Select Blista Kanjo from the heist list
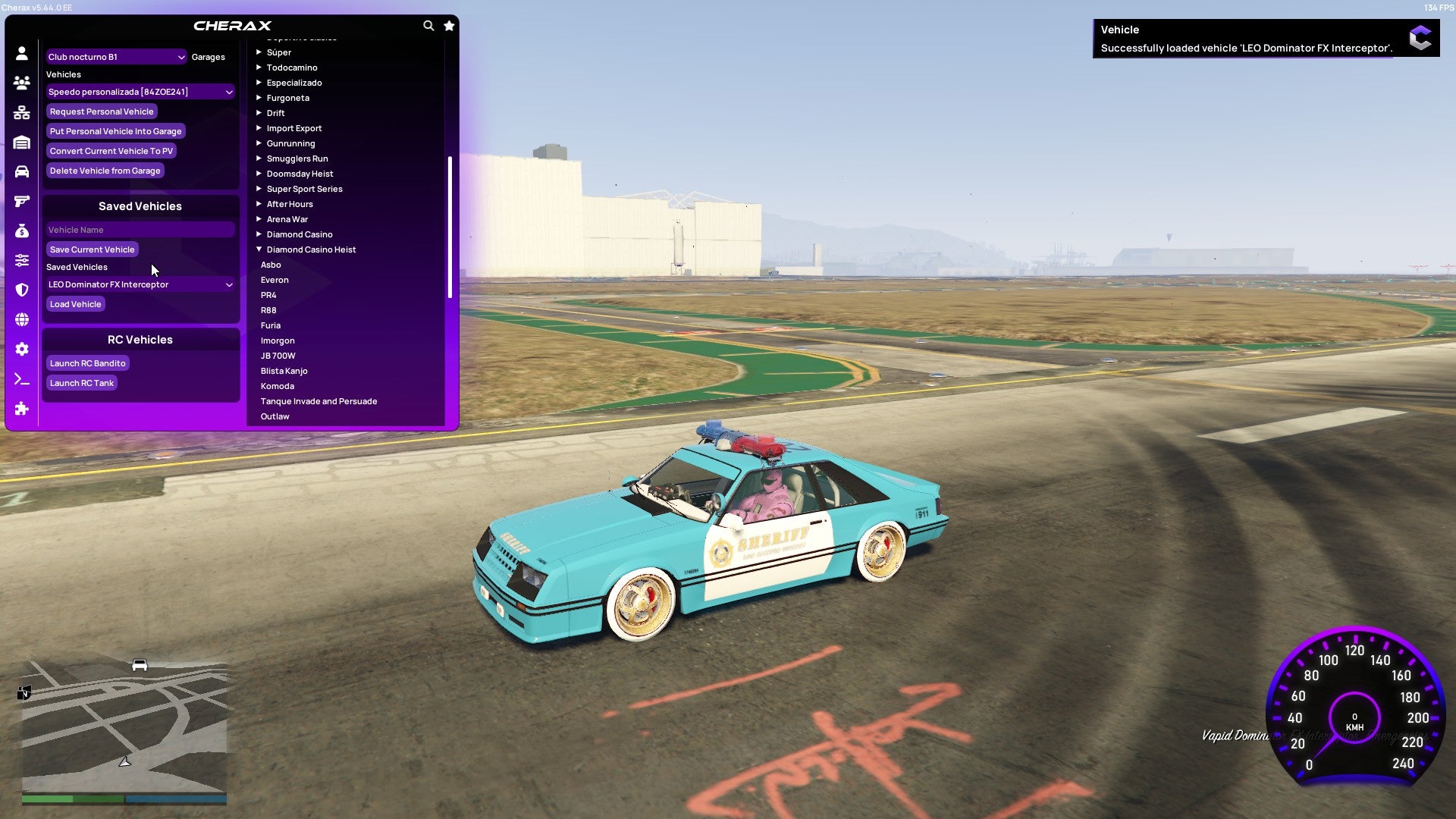1456x819 pixels. [284, 371]
